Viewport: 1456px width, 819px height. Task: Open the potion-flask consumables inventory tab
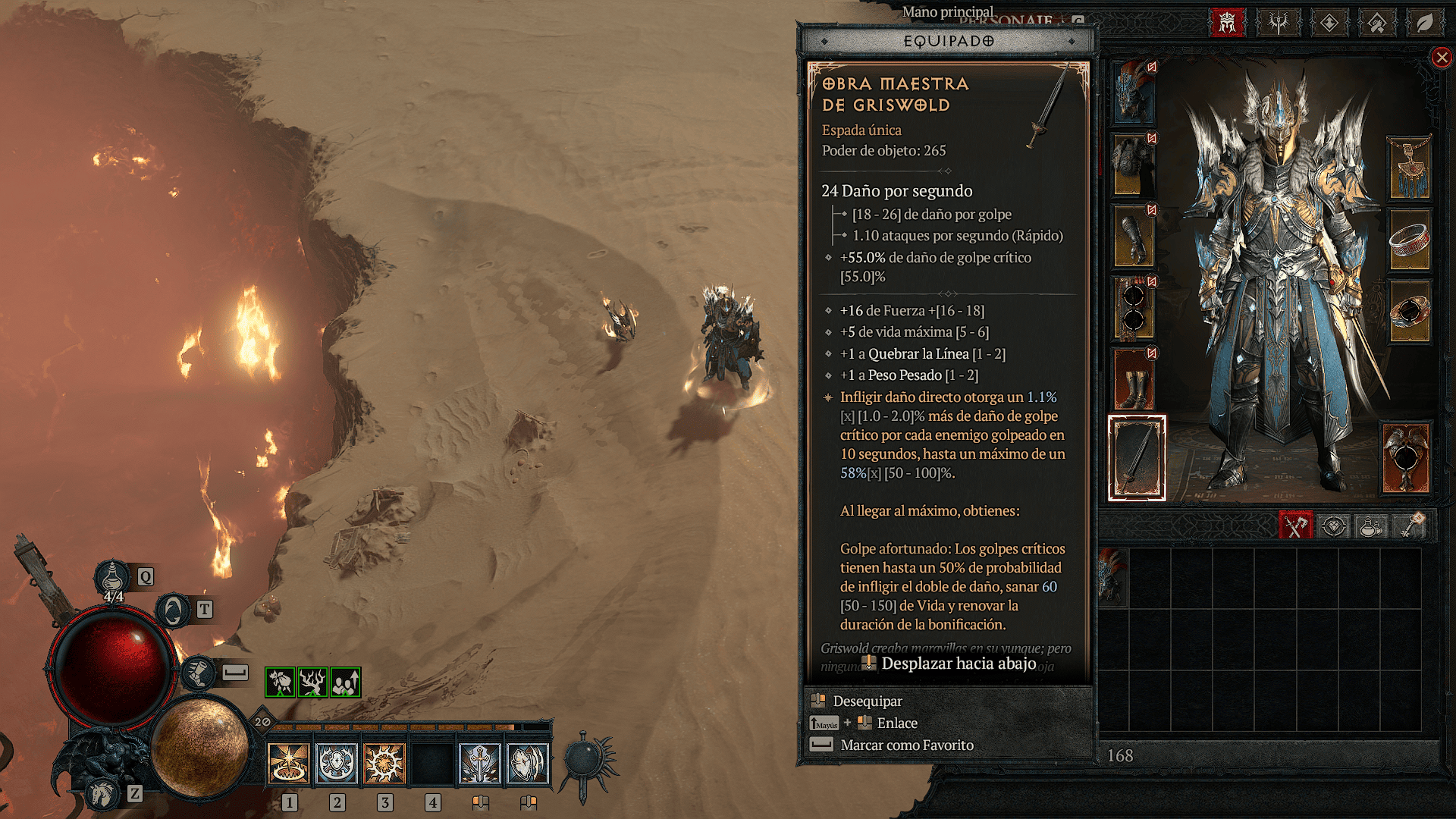pos(1370,526)
